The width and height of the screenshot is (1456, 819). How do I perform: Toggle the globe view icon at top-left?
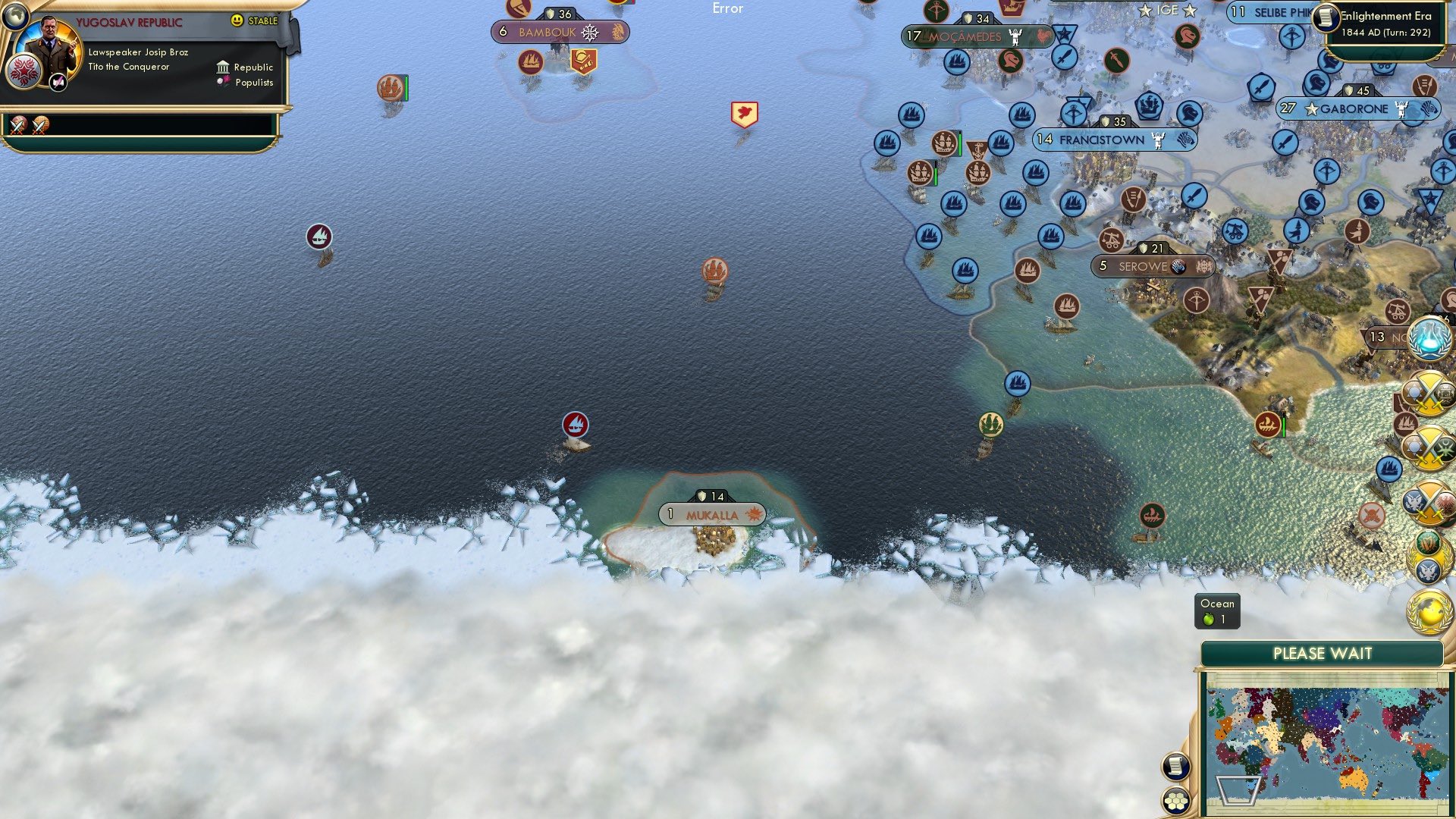(15, 18)
